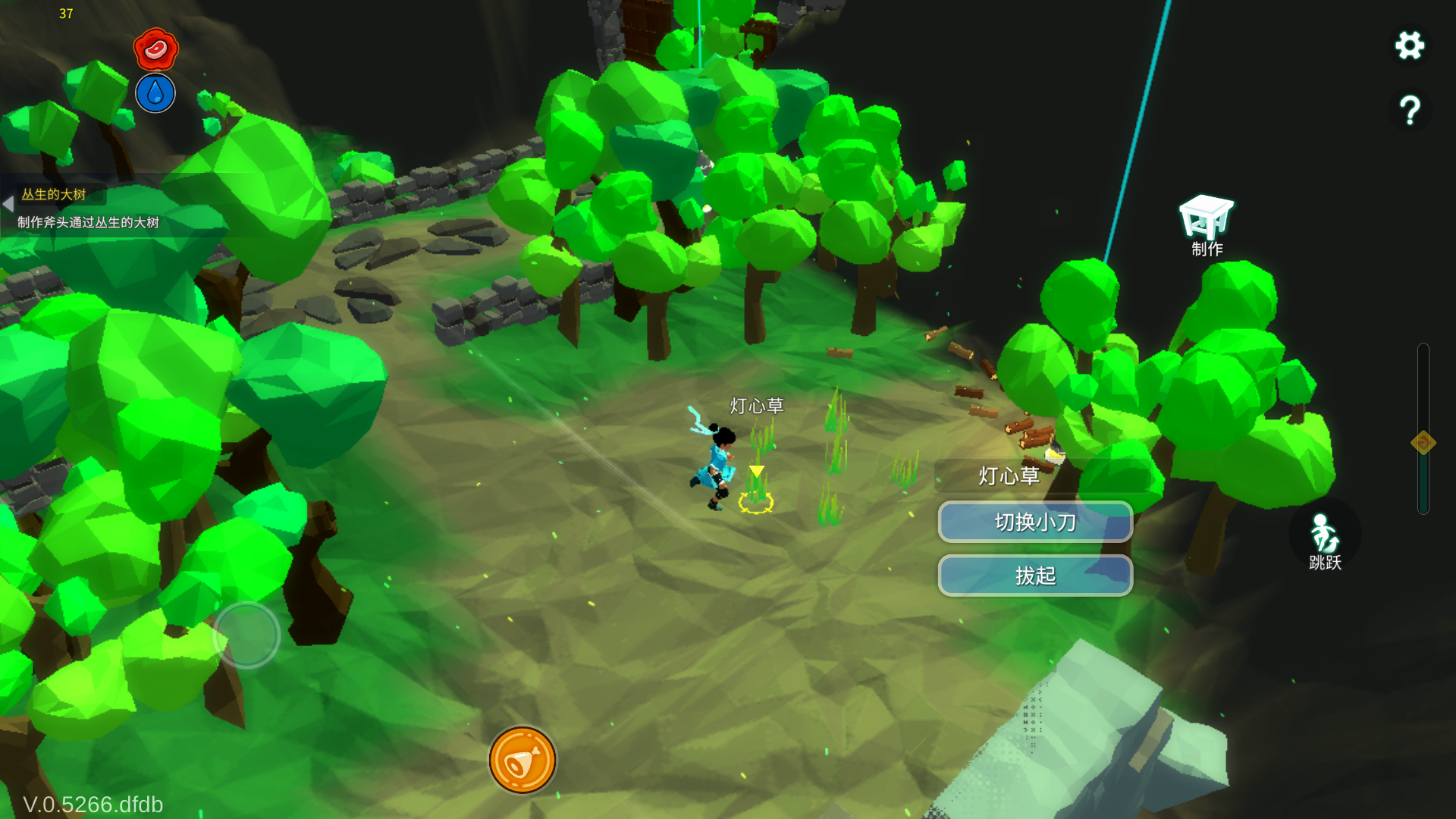Image resolution: width=1456 pixels, height=819 pixels.
Task: Tap the red meat hunger icon
Action: 155,49
